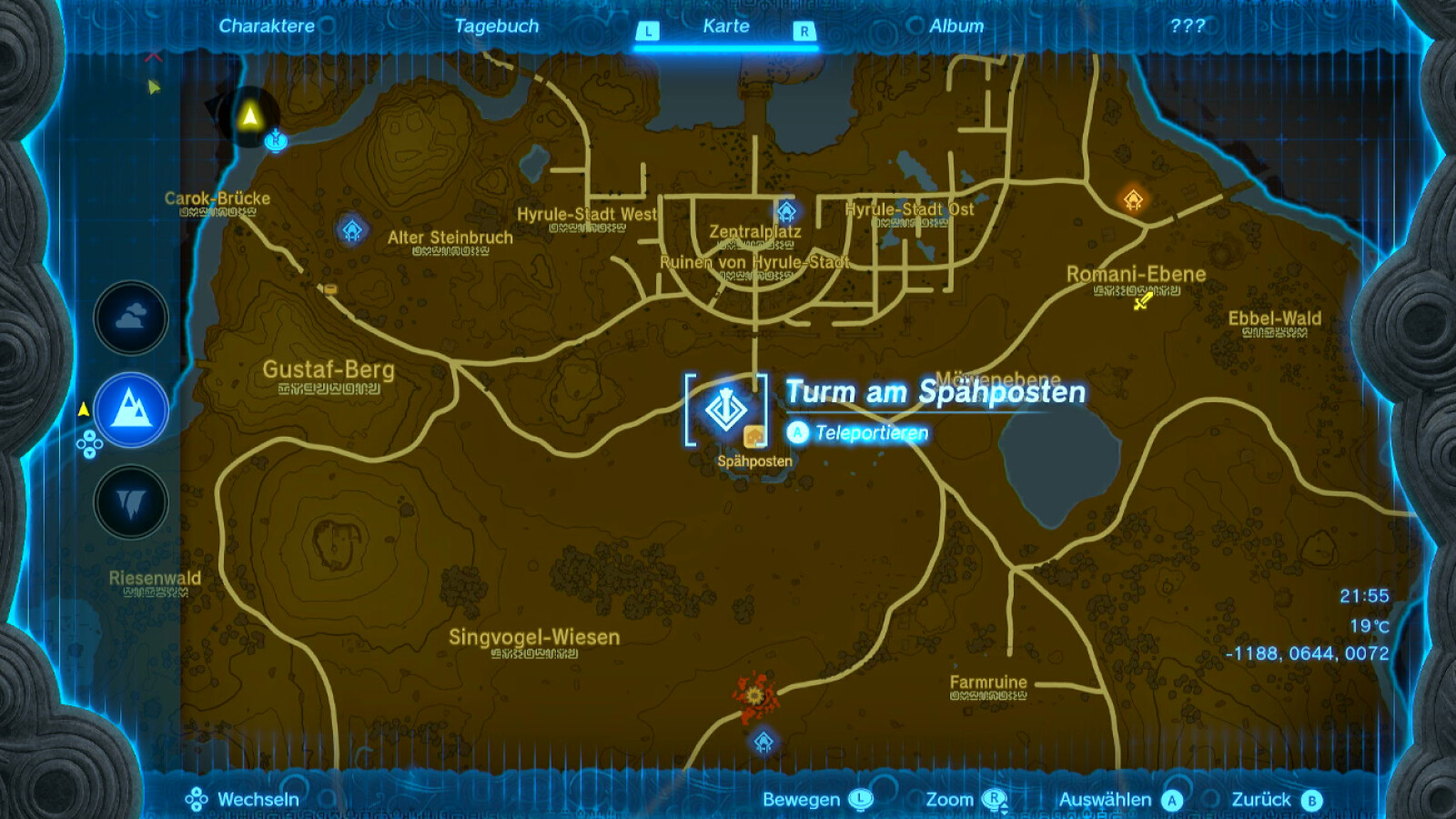
Task: Switch to the depths layer button
Action: click(x=131, y=501)
